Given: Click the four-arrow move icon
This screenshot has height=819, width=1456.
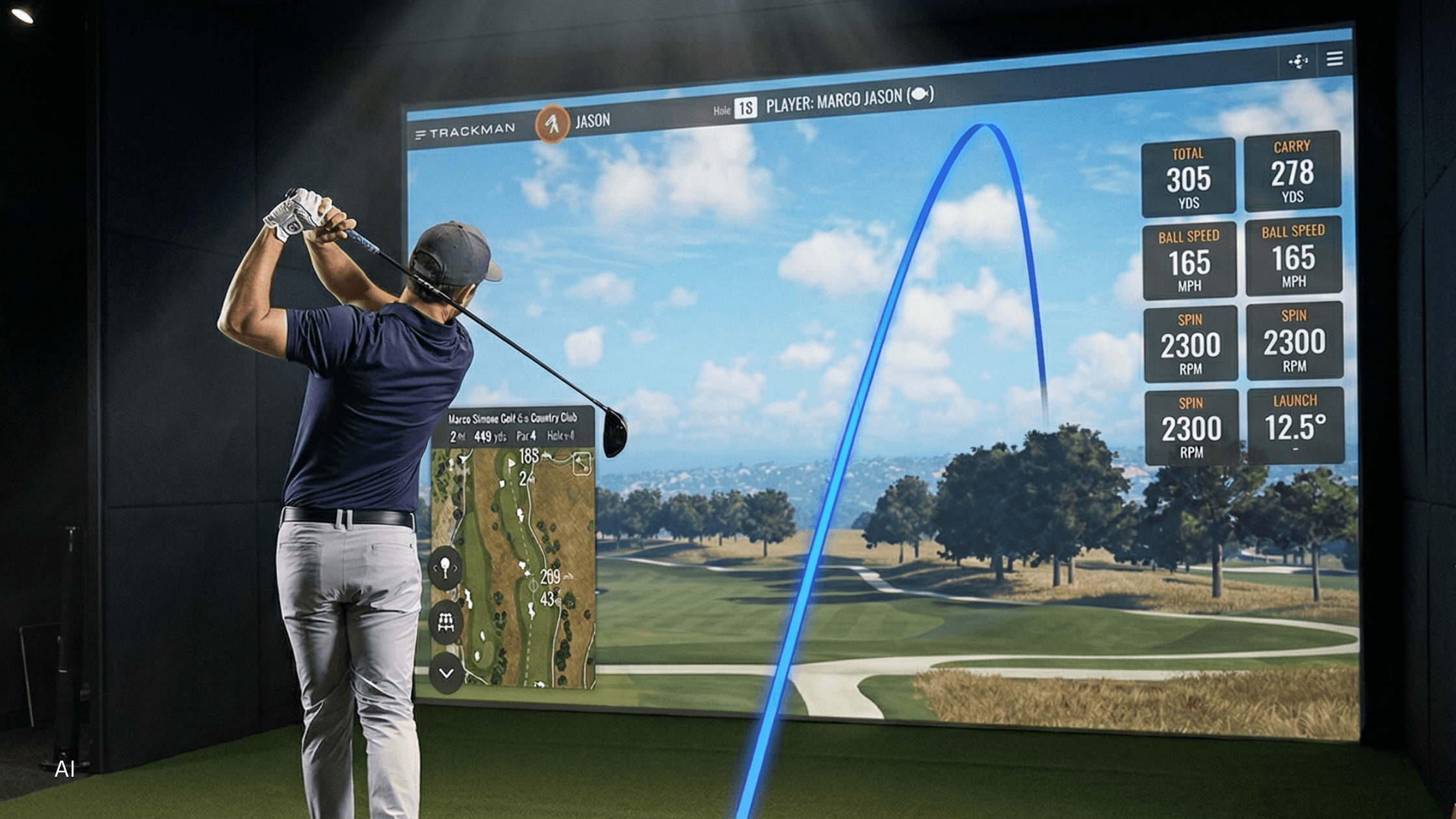Looking at the screenshot, I should [x=1298, y=62].
